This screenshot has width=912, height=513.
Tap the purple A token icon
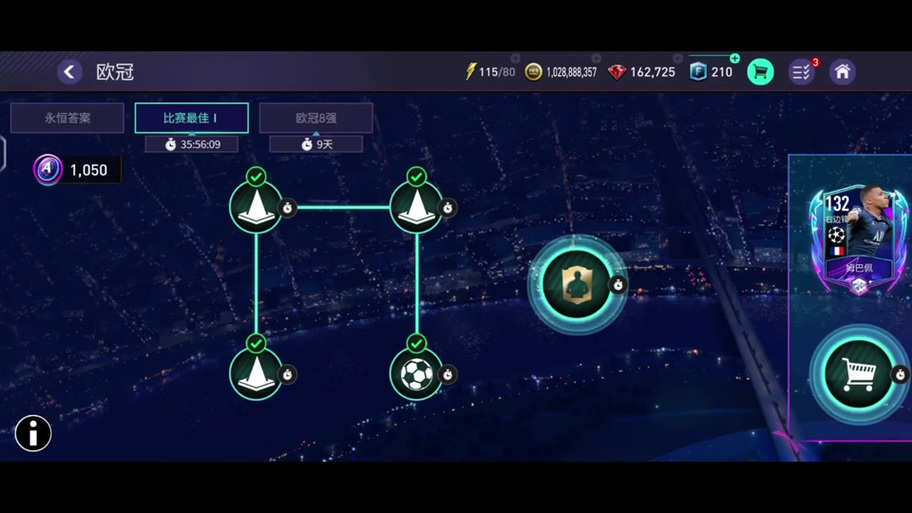pyautogui.click(x=47, y=170)
